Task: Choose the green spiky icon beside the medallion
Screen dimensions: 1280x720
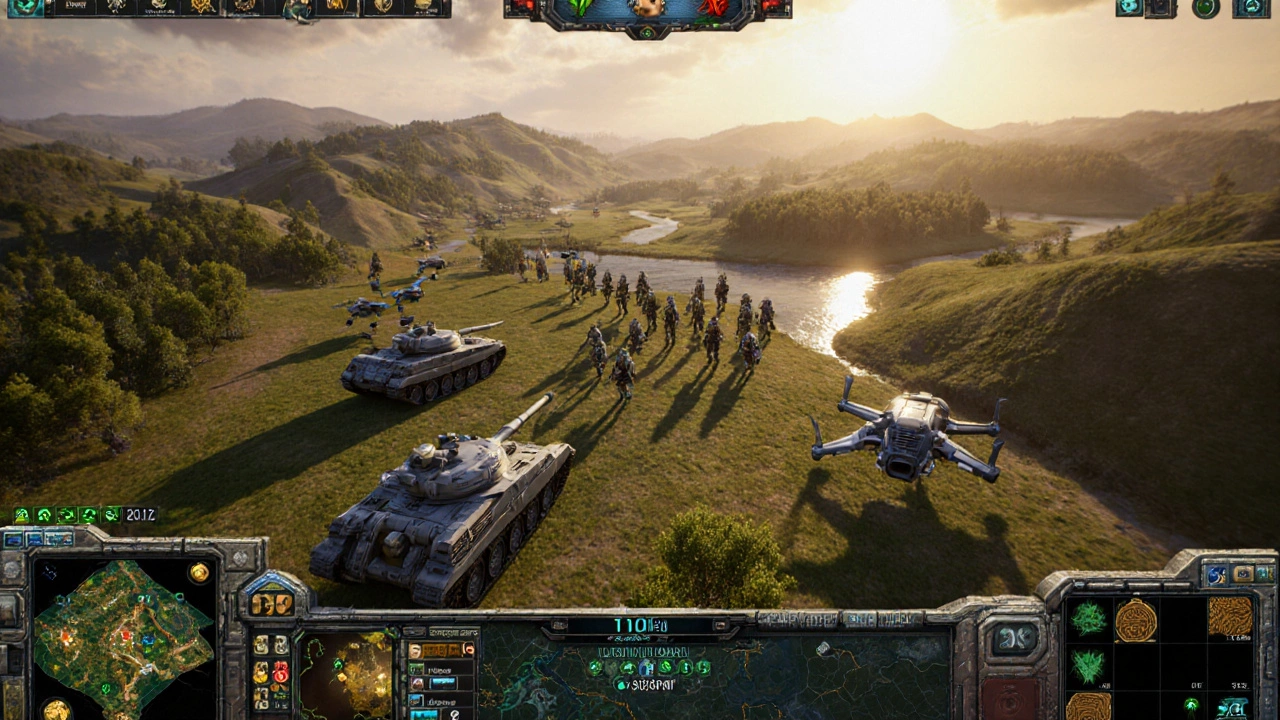Action: click(1088, 619)
